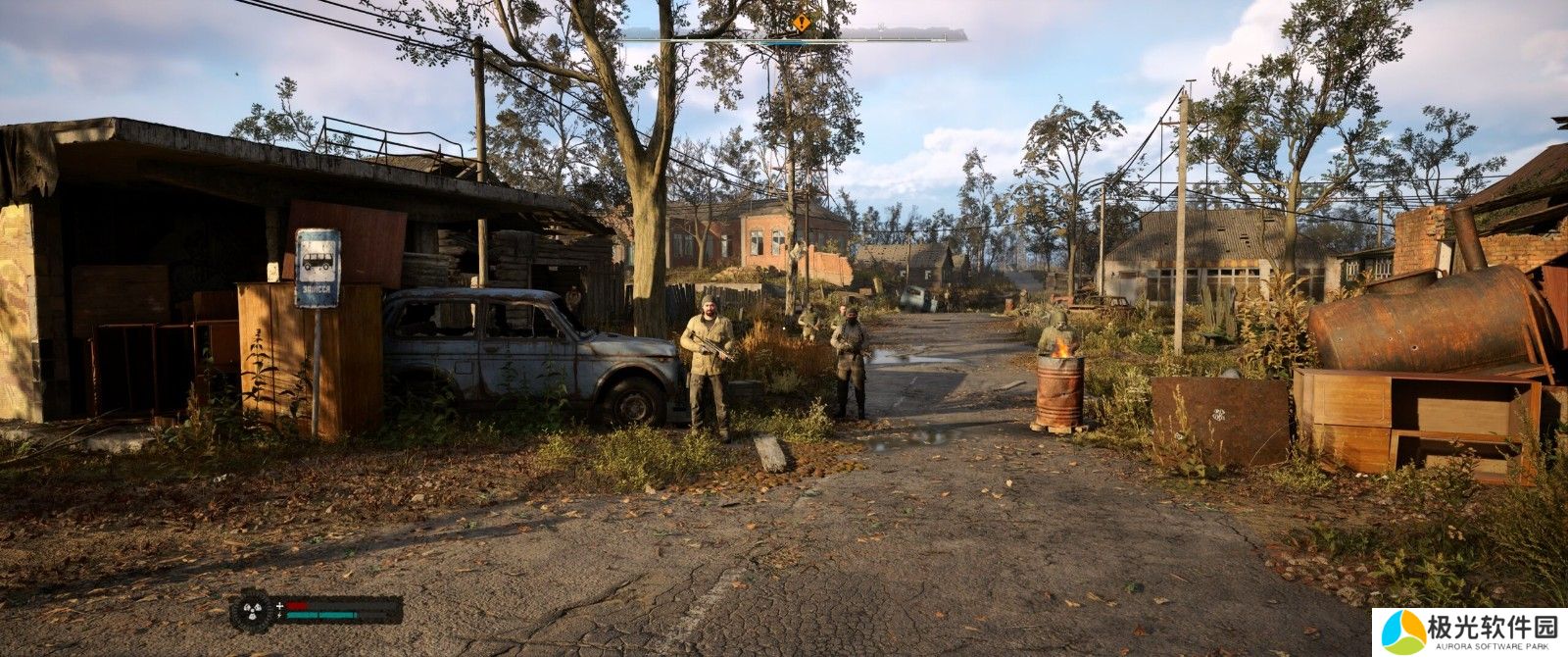Click the radiation trefoil indicator icon

click(x=252, y=610)
